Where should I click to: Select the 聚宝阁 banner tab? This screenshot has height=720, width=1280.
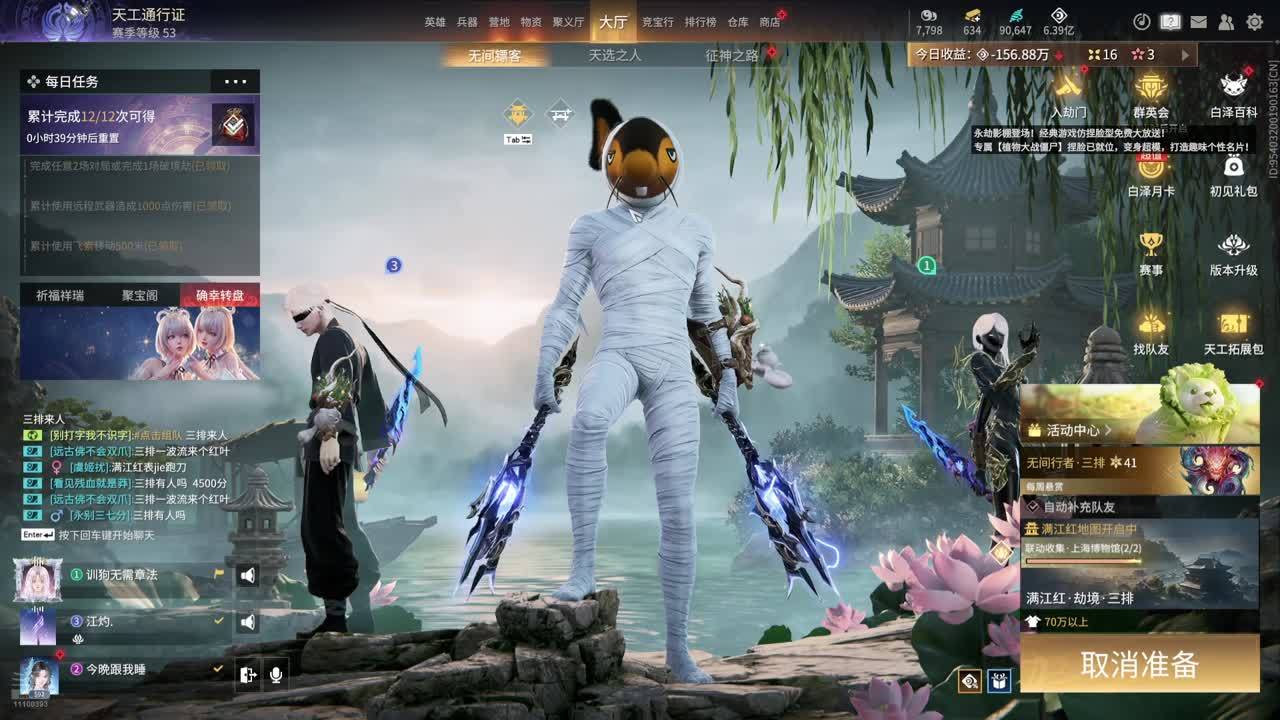click(140, 295)
